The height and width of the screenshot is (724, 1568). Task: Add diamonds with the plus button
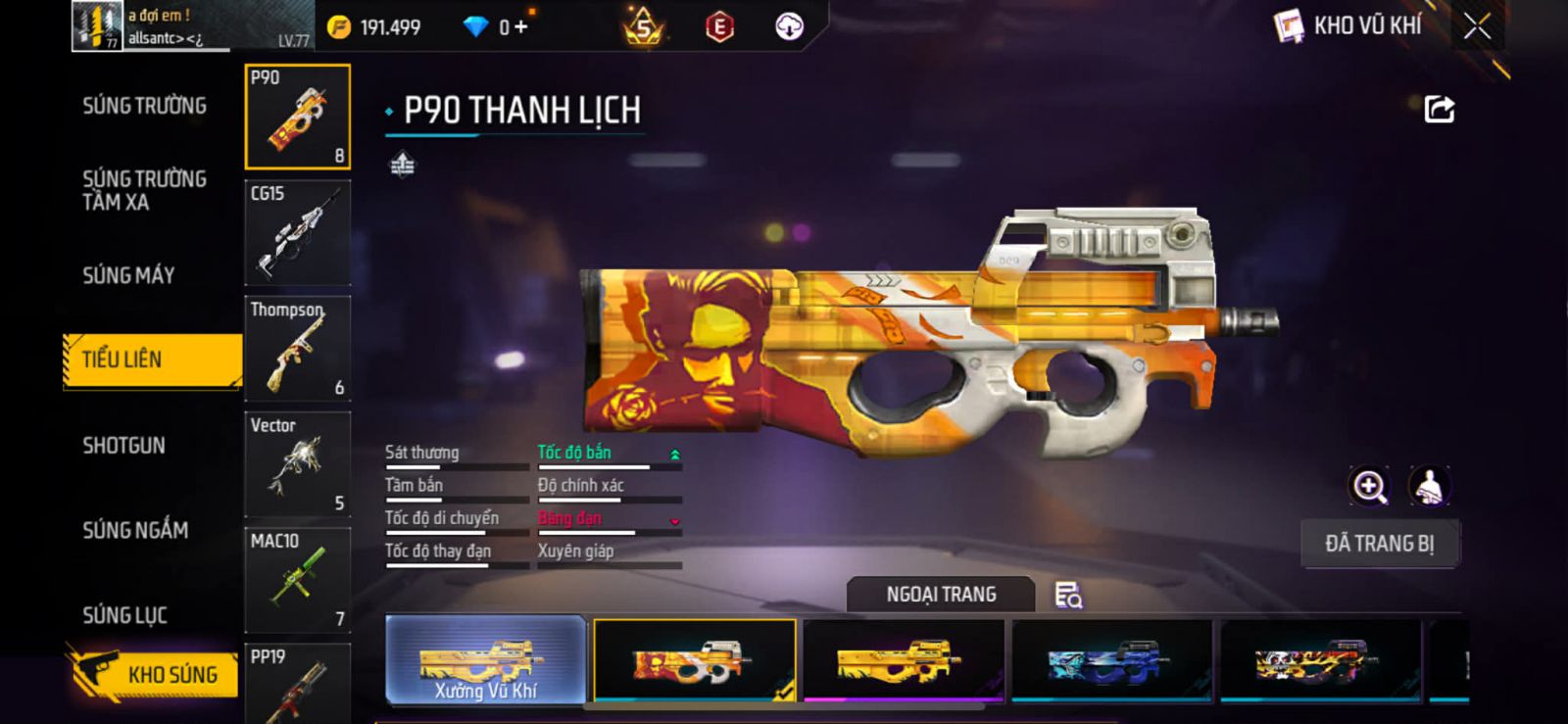[x=520, y=26]
